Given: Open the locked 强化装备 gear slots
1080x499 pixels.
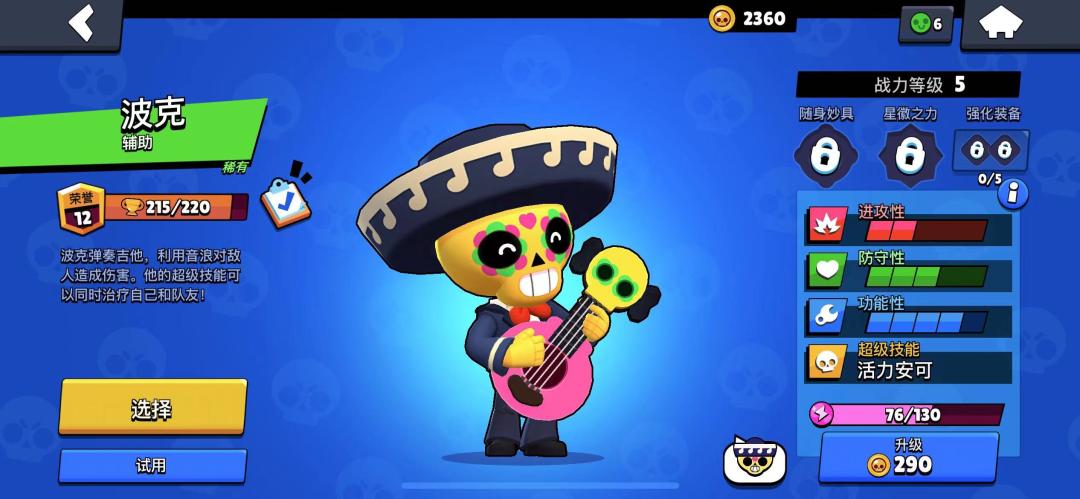Looking at the screenshot, I should point(991,152).
